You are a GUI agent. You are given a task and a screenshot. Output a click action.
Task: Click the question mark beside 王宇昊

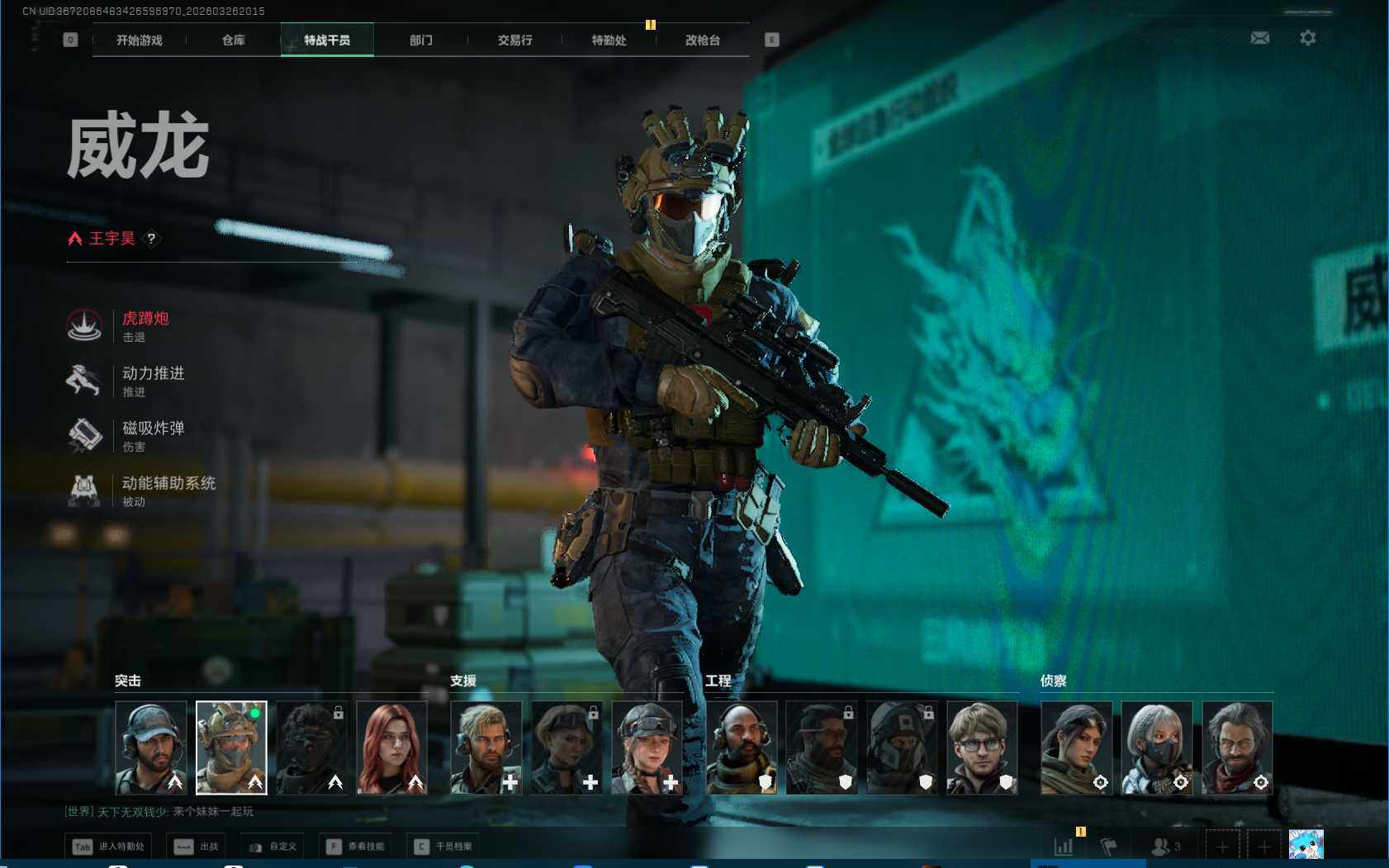[x=151, y=239]
